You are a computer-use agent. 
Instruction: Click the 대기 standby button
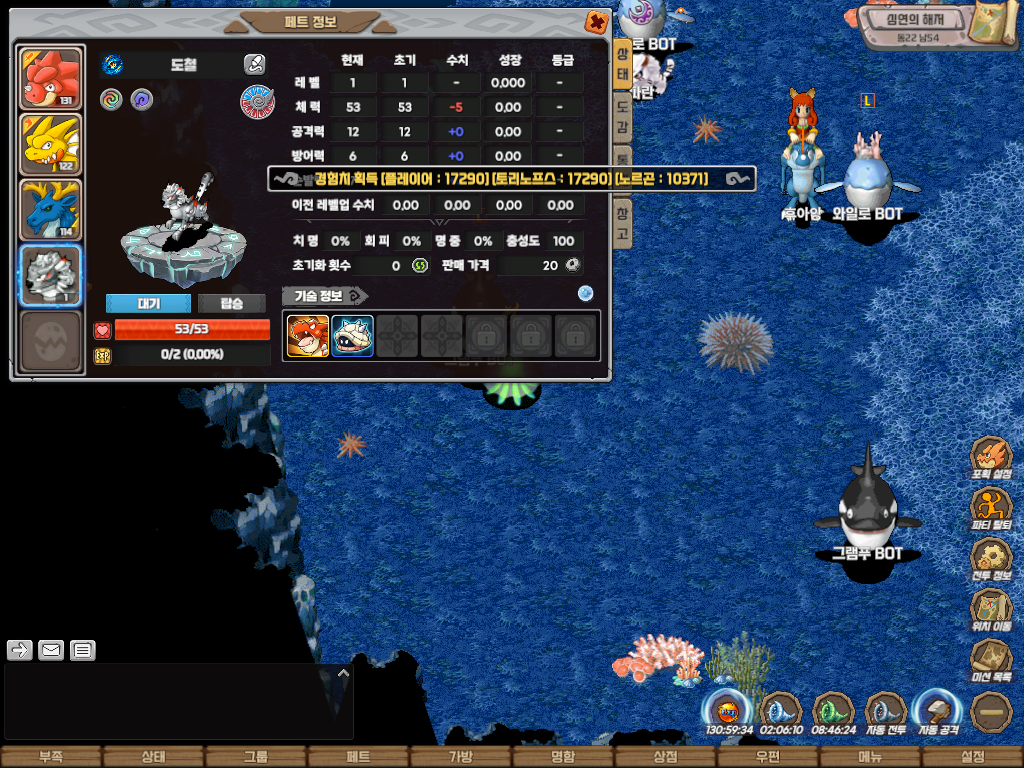tap(148, 304)
